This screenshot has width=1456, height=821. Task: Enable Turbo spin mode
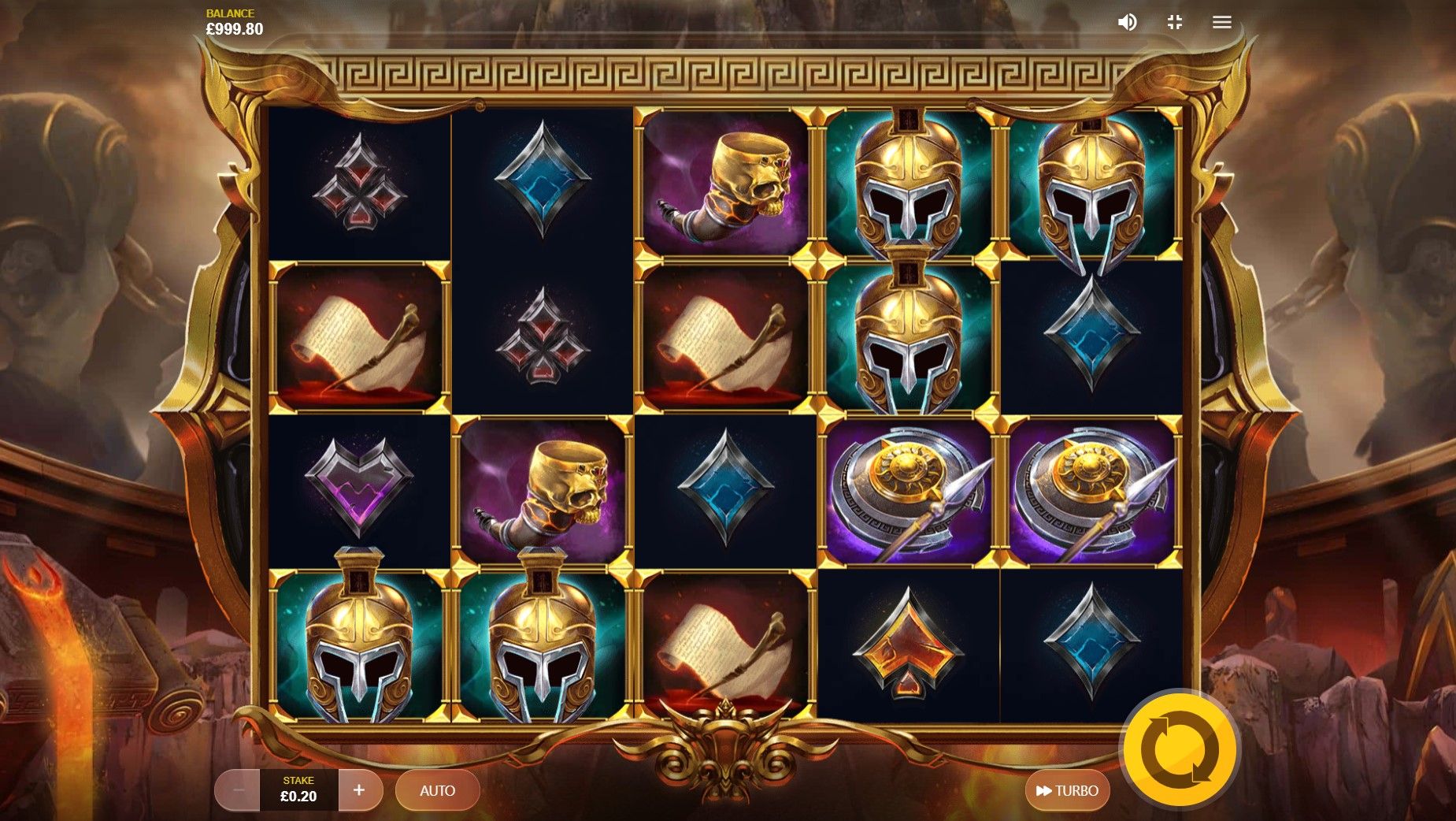coord(1067,790)
